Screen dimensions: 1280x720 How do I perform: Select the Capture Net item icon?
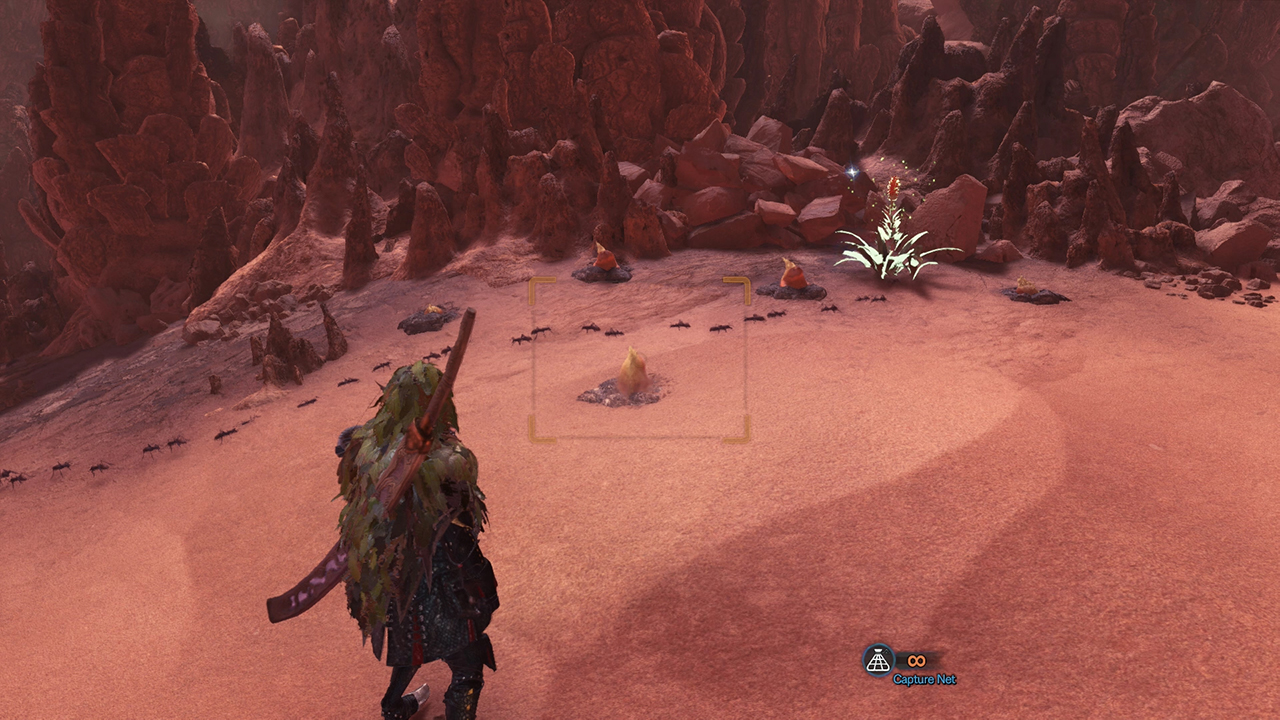878,660
